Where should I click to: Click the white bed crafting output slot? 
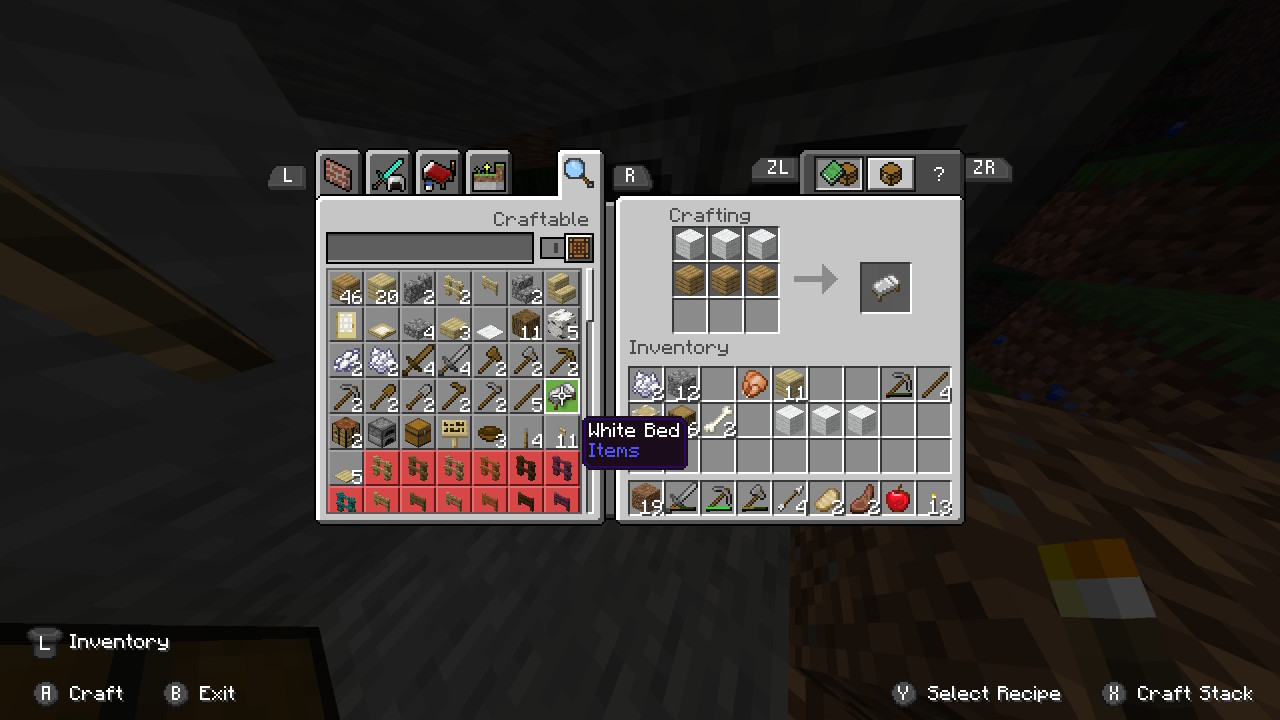(x=886, y=287)
